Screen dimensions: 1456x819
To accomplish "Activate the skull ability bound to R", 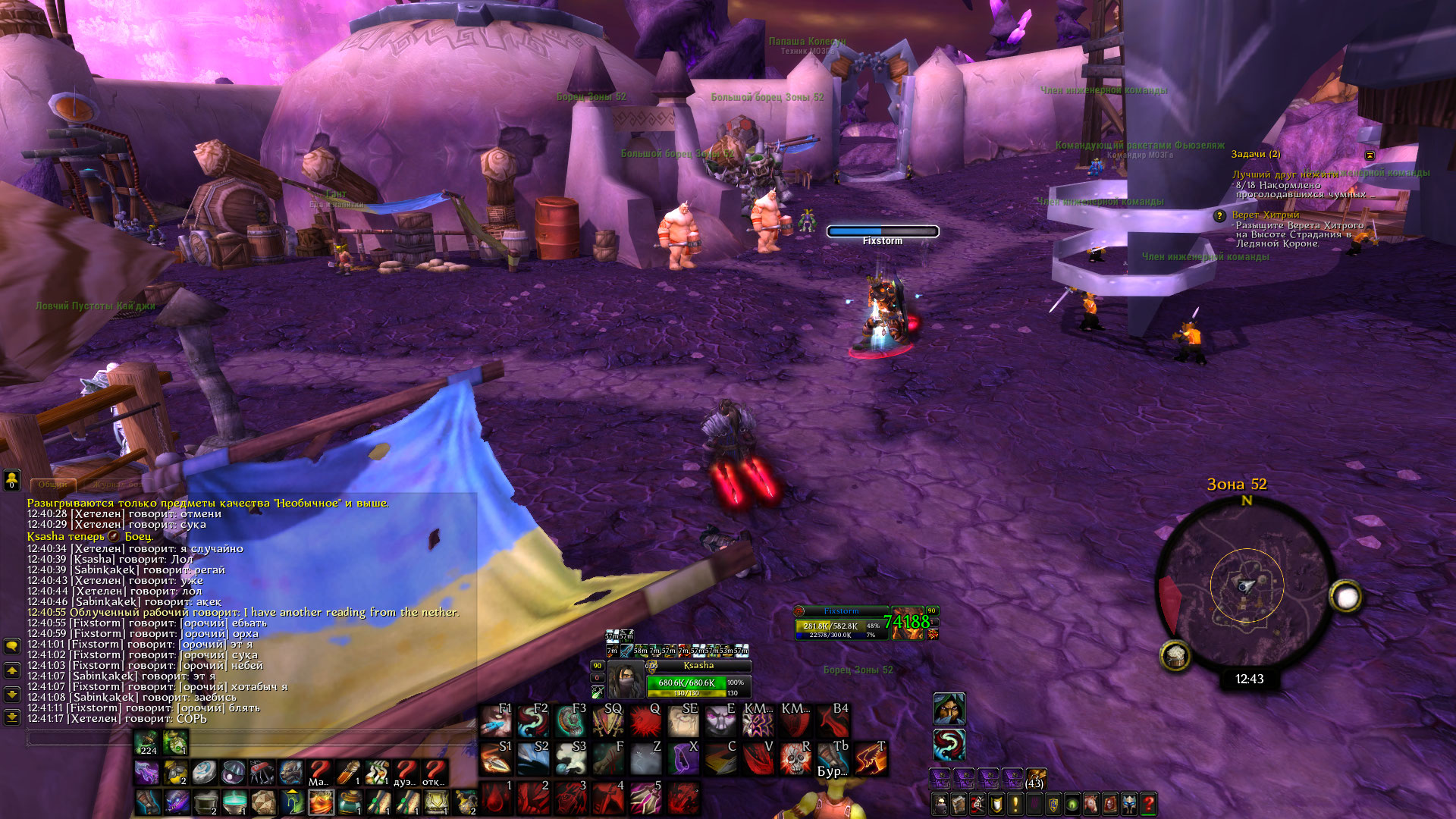I will (795, 758).
